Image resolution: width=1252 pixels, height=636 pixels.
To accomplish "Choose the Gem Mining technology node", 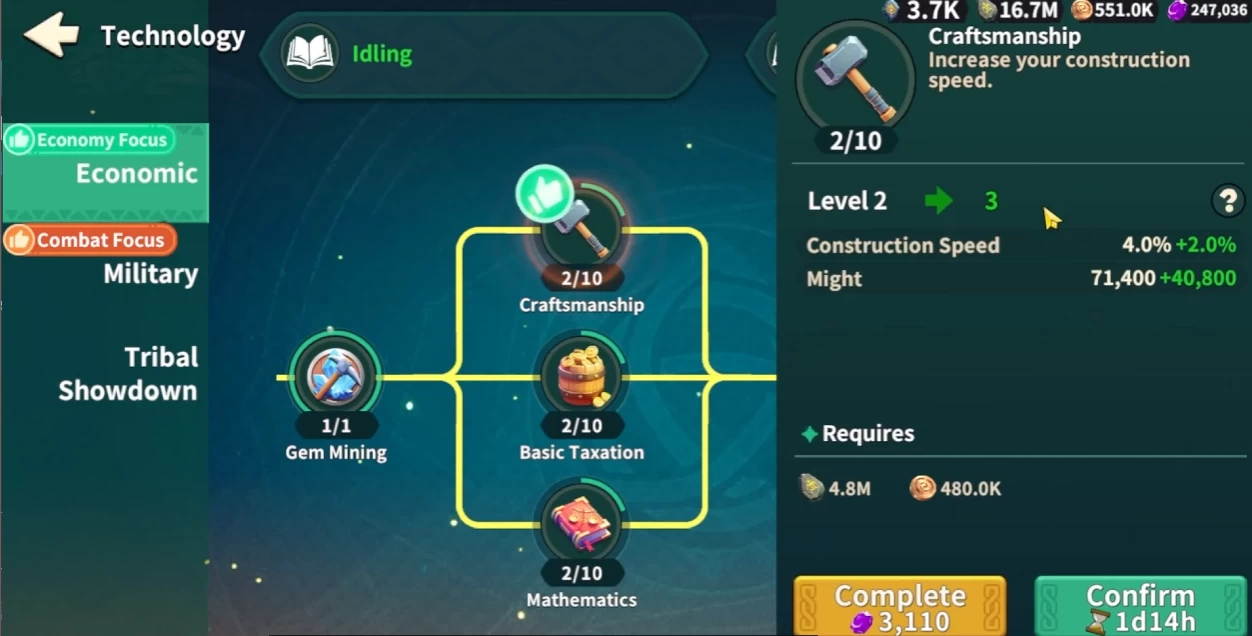I will (x=336, y=376).
